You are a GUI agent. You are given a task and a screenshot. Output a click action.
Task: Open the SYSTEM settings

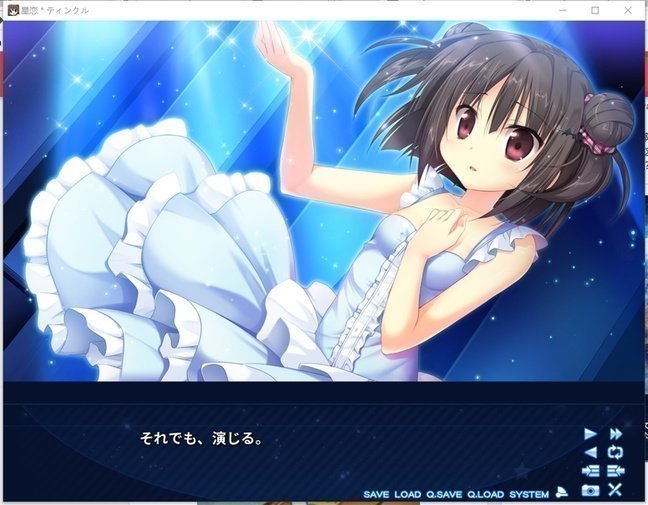click(529, 494)
